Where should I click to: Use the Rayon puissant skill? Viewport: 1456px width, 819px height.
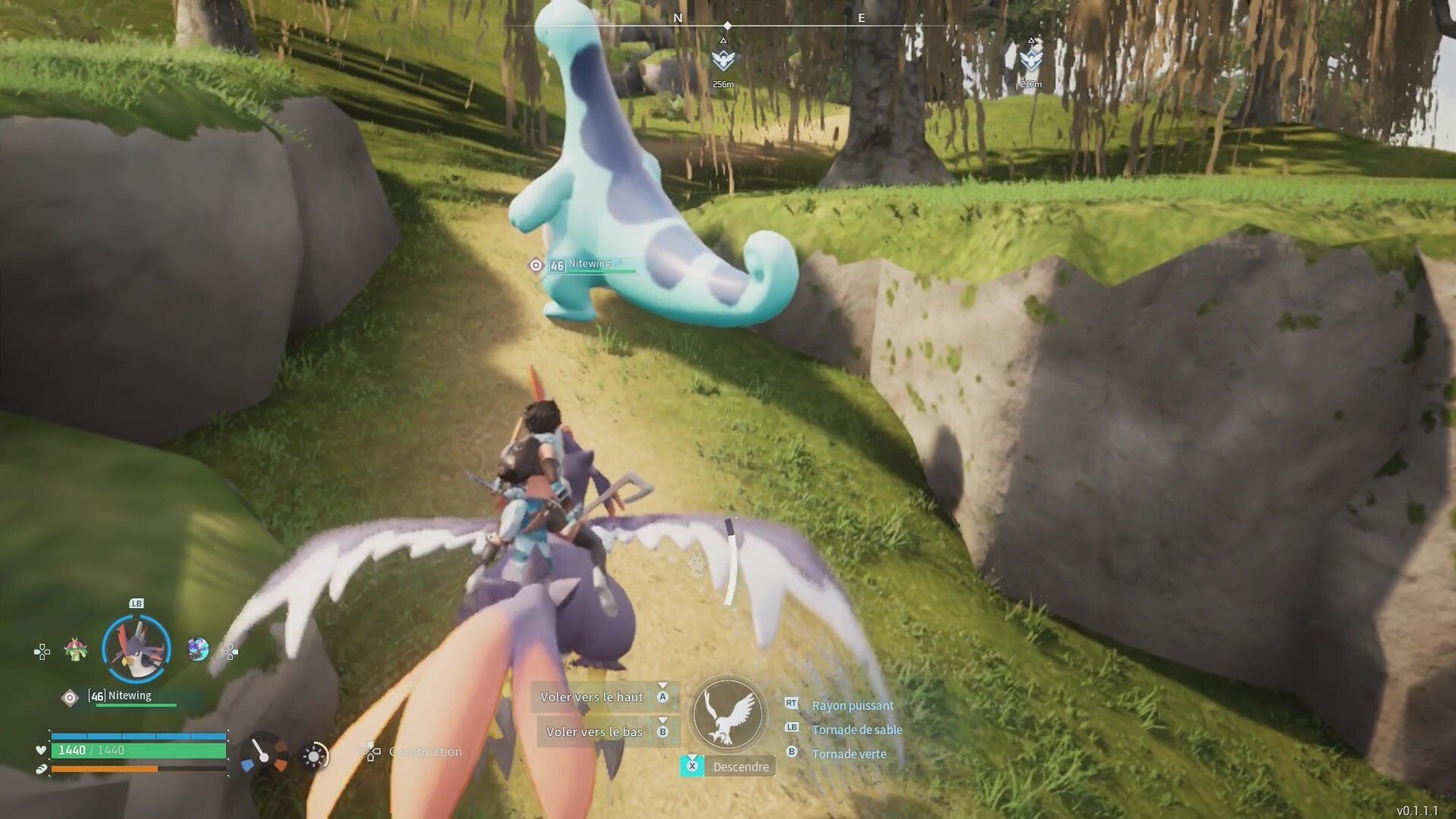[x=852, y=705]
